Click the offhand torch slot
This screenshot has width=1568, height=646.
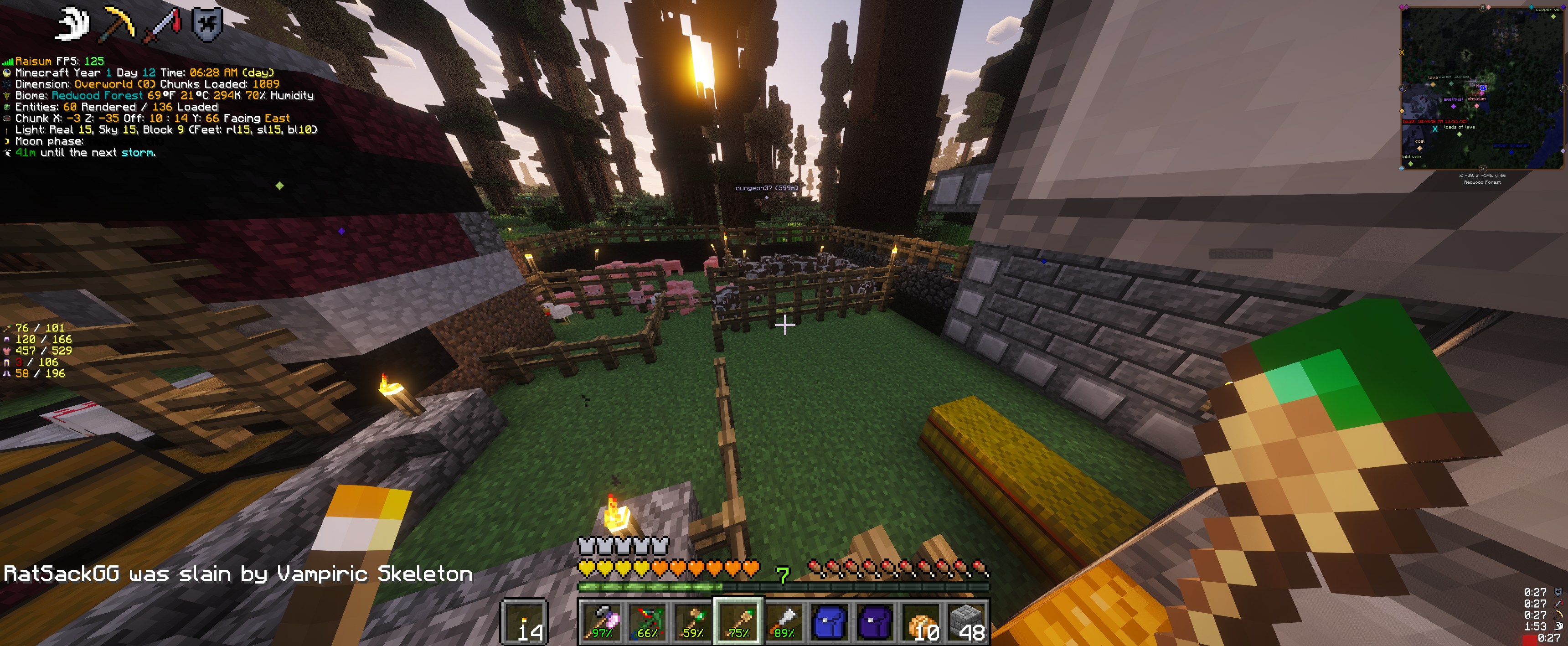pyautogui.click(x=524, y=621)
